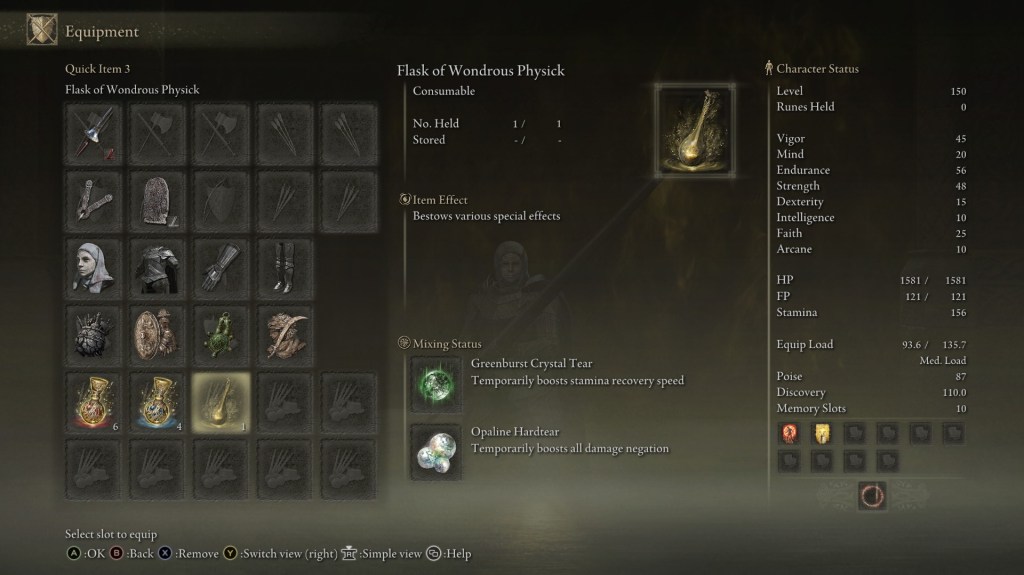Select the golden incantation memory slot
The image size is (1024, 575).
pyautogui.click(x=822, y=433)
